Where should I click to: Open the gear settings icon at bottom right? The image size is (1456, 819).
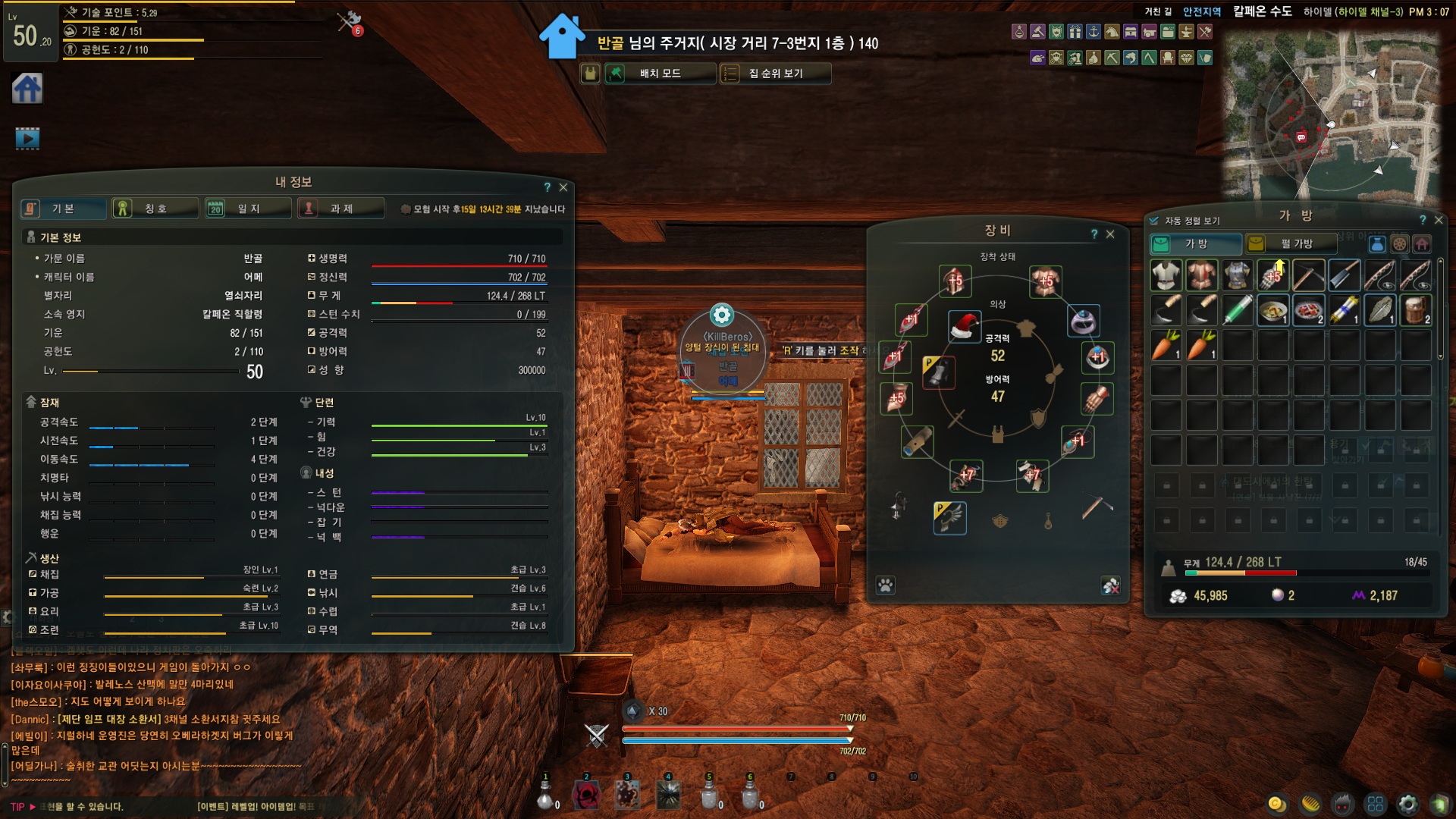point(1407,804)
